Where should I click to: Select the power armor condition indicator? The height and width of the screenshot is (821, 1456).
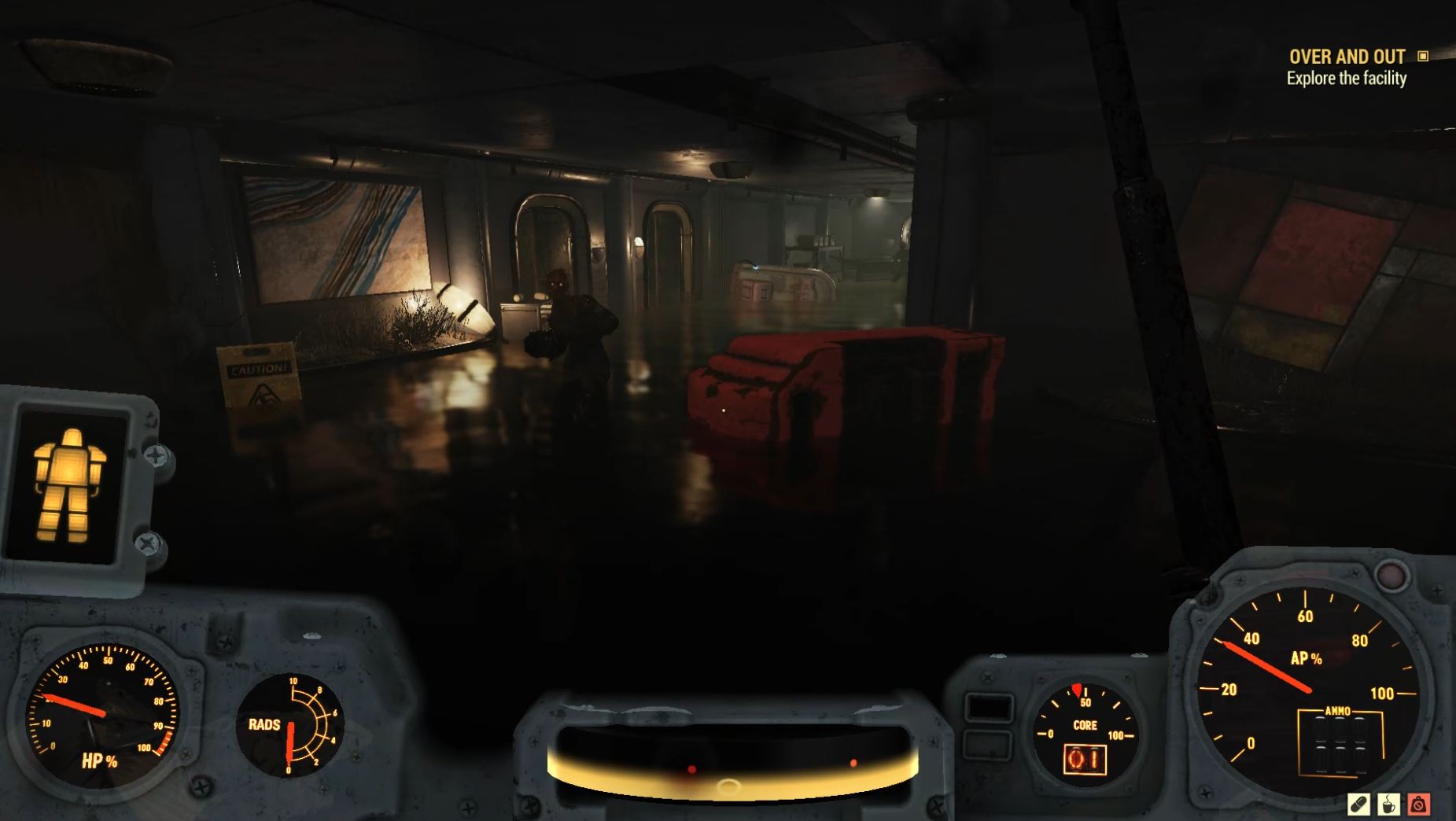(70, 484)
